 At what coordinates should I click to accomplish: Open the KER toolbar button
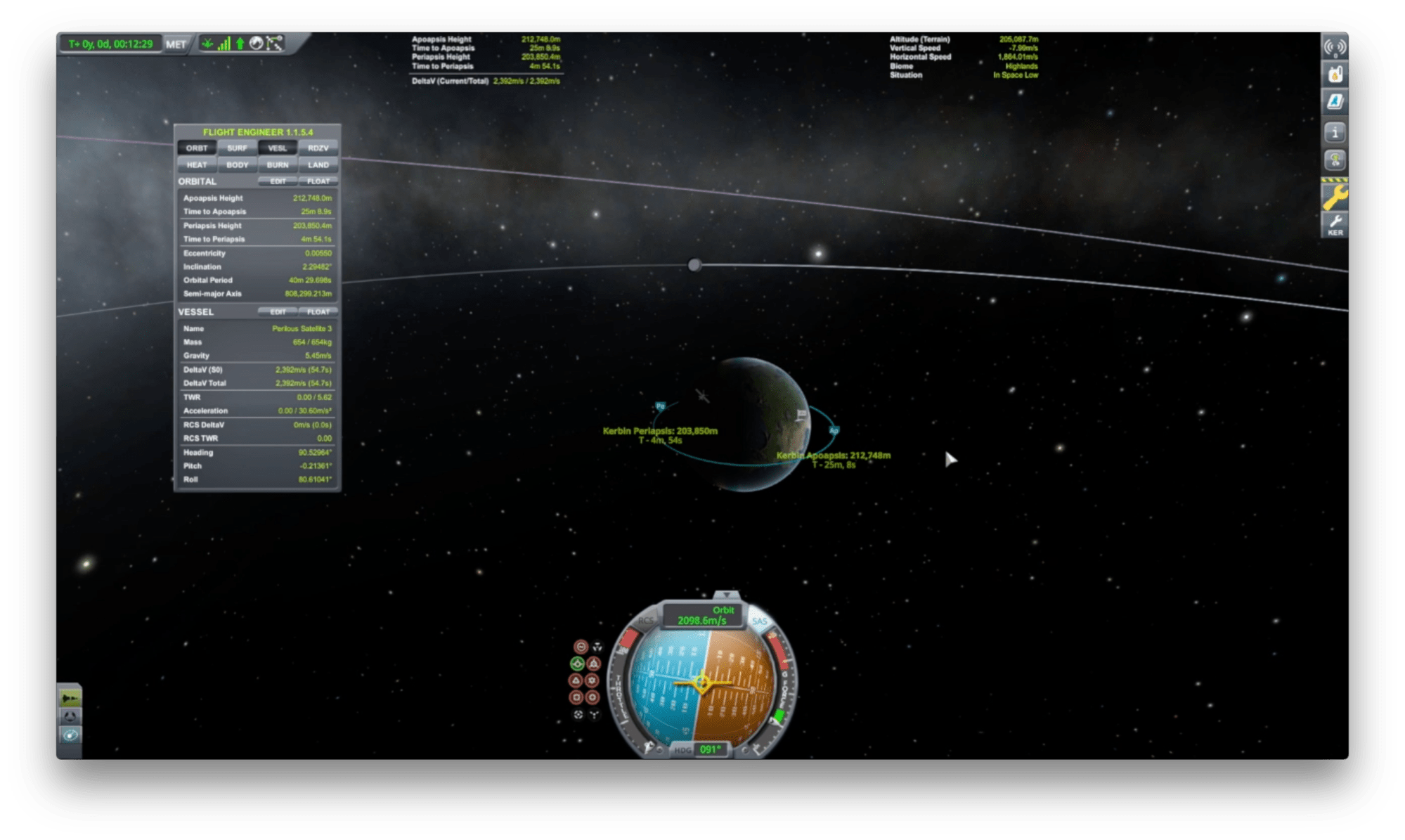click(1335, 225)
